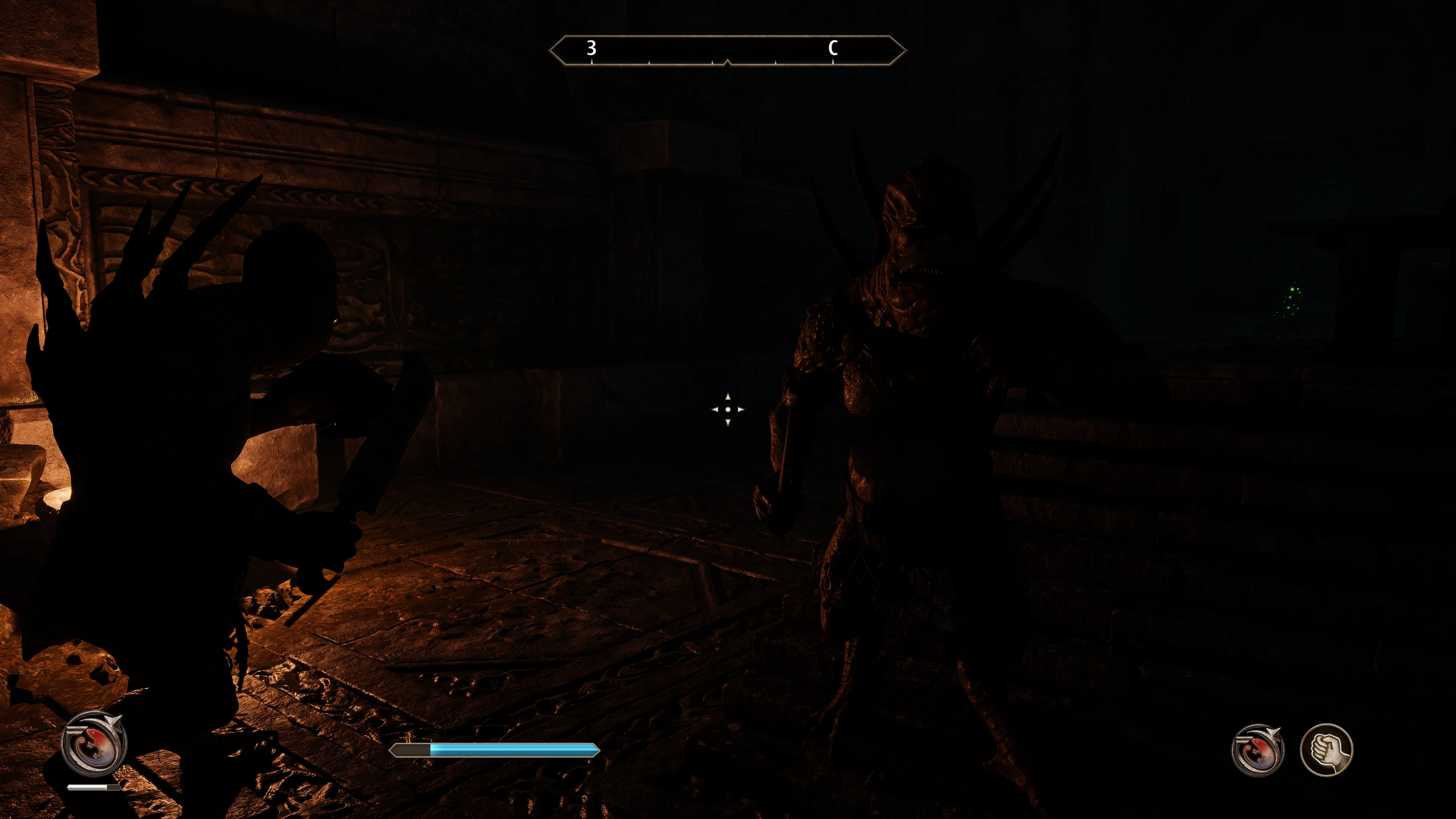The height and width of the screenshot is (819, 1456).
Task: Click the compass bar showing 3 and C
Action: tap(727, 51)
